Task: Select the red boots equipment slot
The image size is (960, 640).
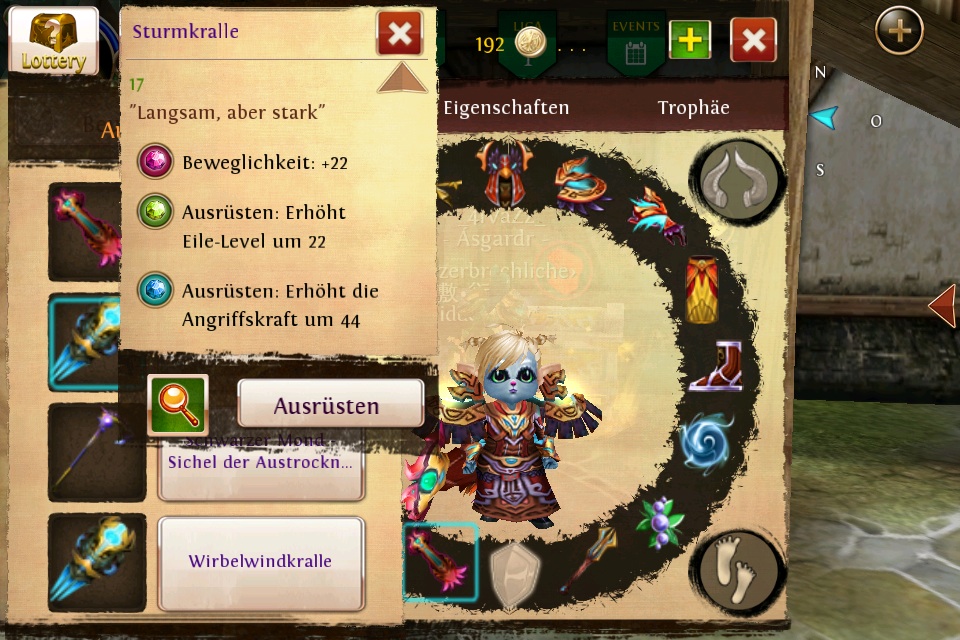Action: point(713,366)
